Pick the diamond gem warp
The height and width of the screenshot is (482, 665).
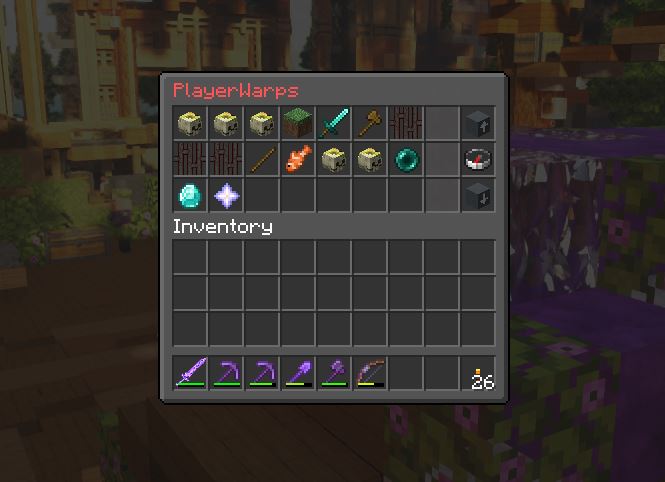point(189,195)
